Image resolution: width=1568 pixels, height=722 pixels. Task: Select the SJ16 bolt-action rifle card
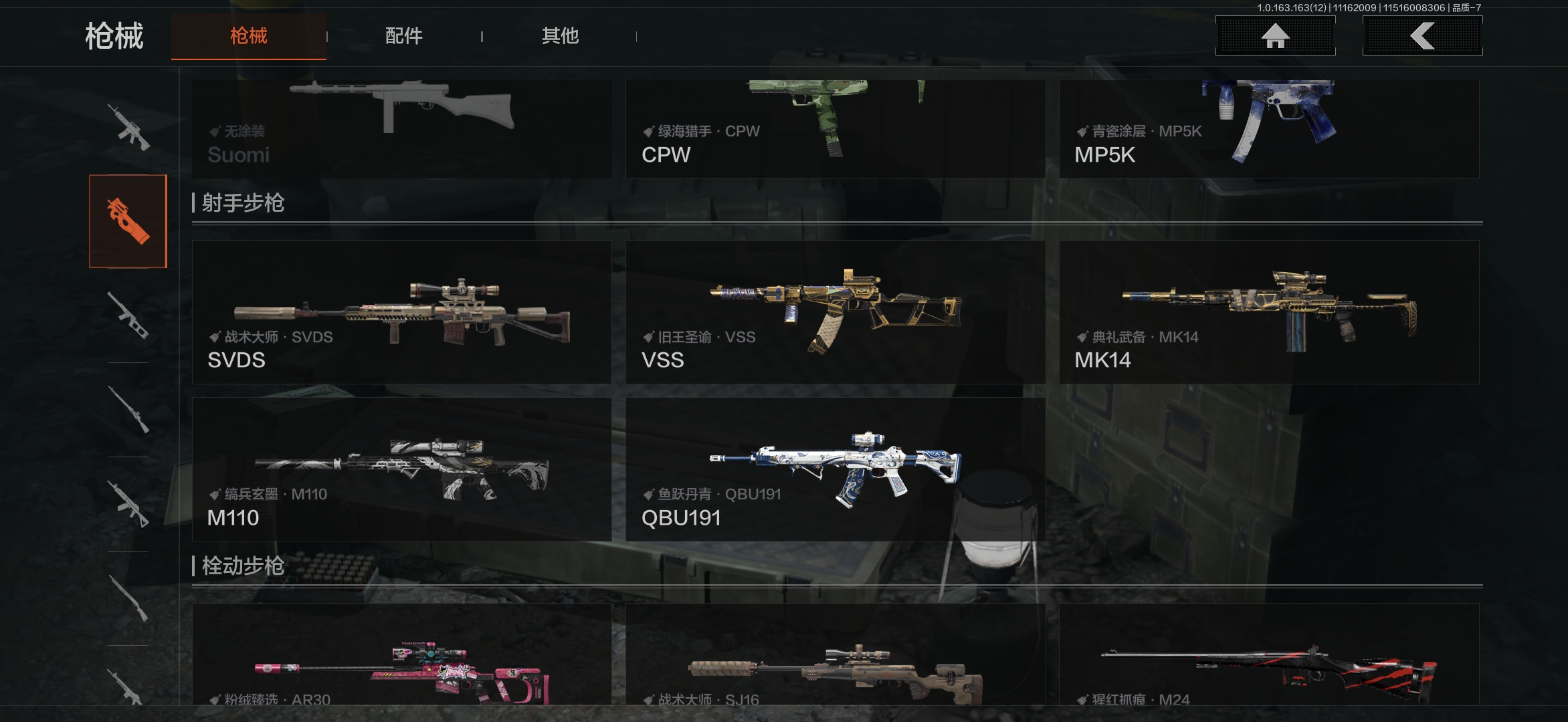[835, 655]
